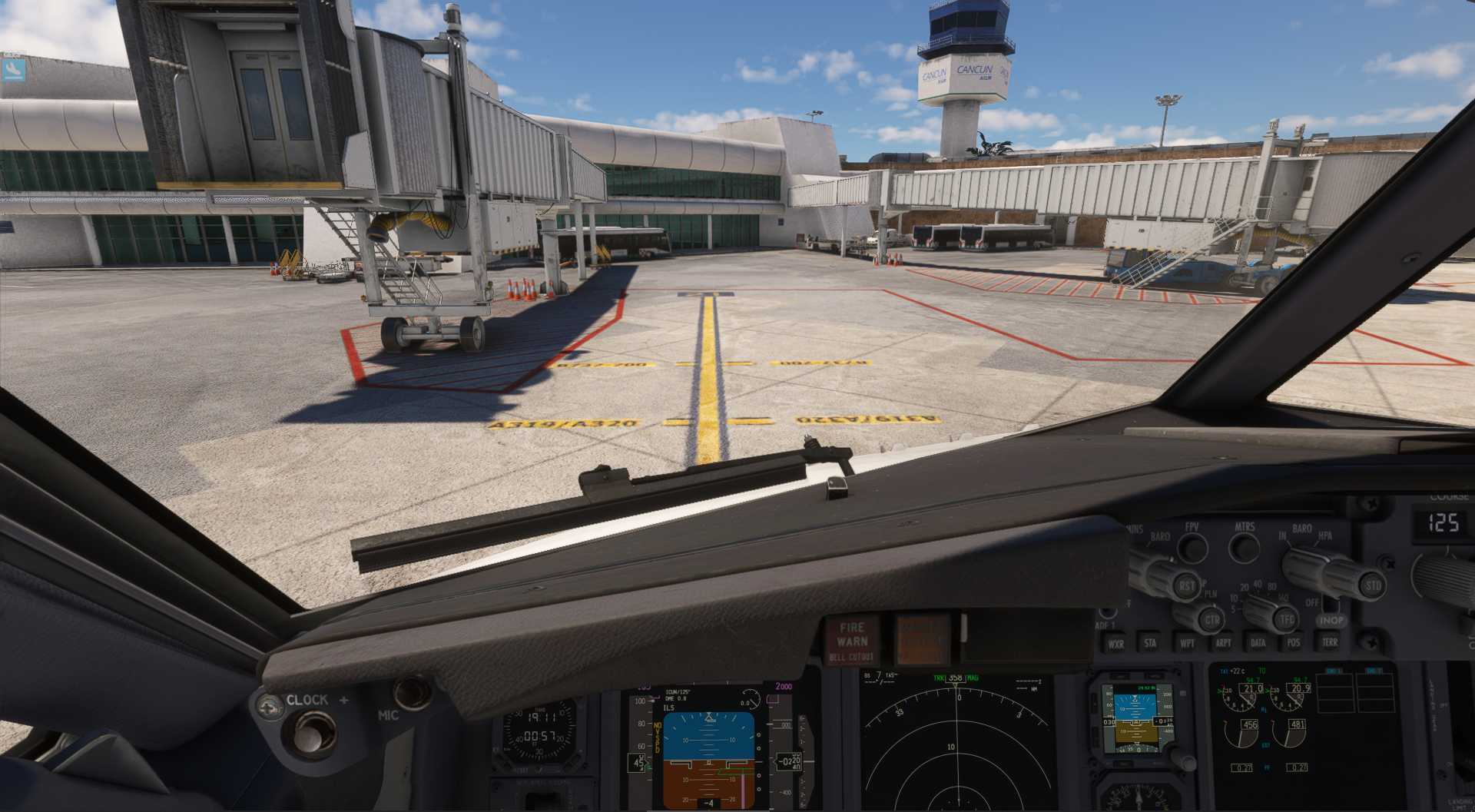Click the amber master caution light
This screenshot has width=1475, height=812.
[922, 640]
